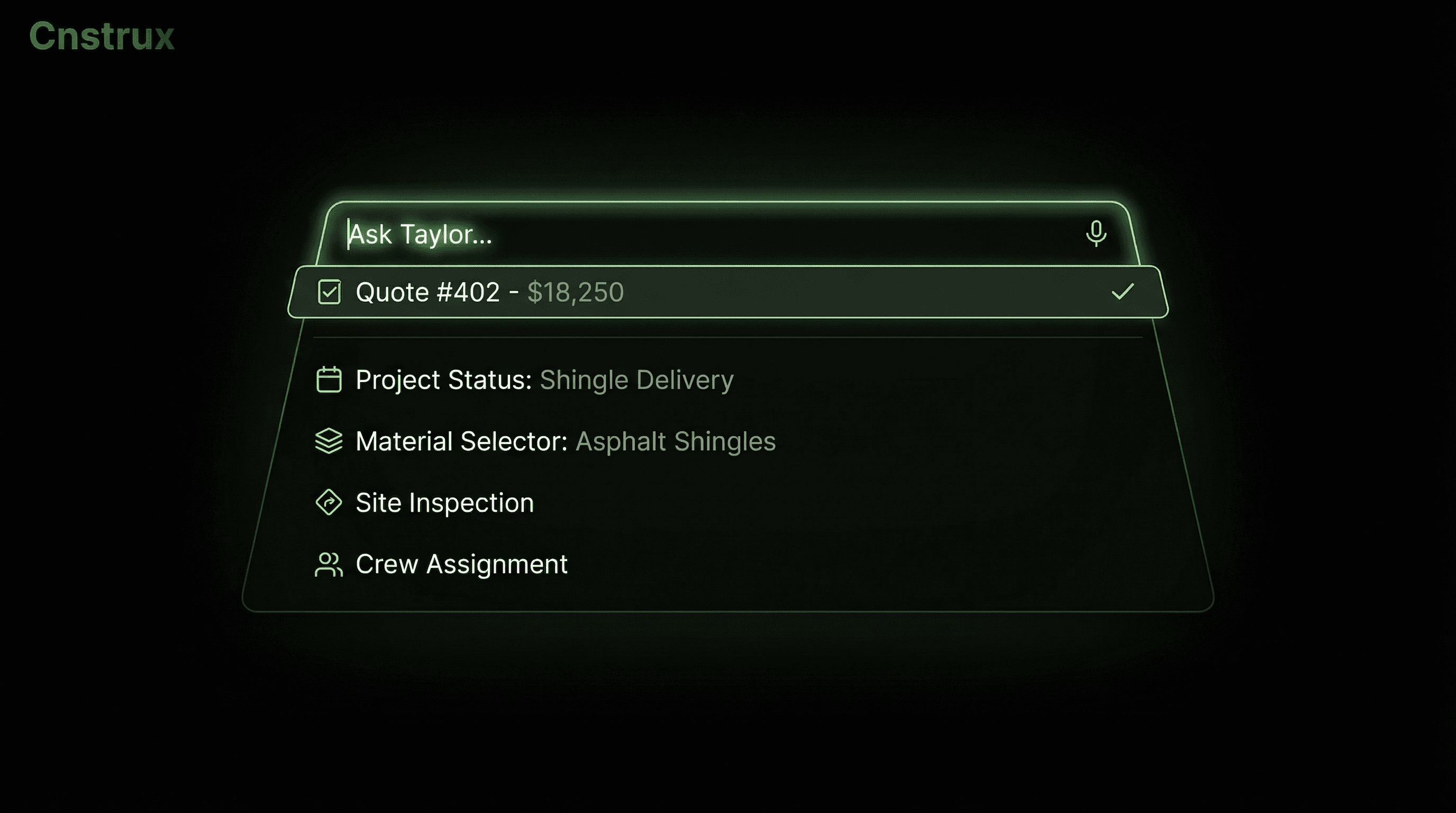This screenshot has width=1456, height=813.
Task: Select the calendar icon beside Project Status
Action: point(330,380)
